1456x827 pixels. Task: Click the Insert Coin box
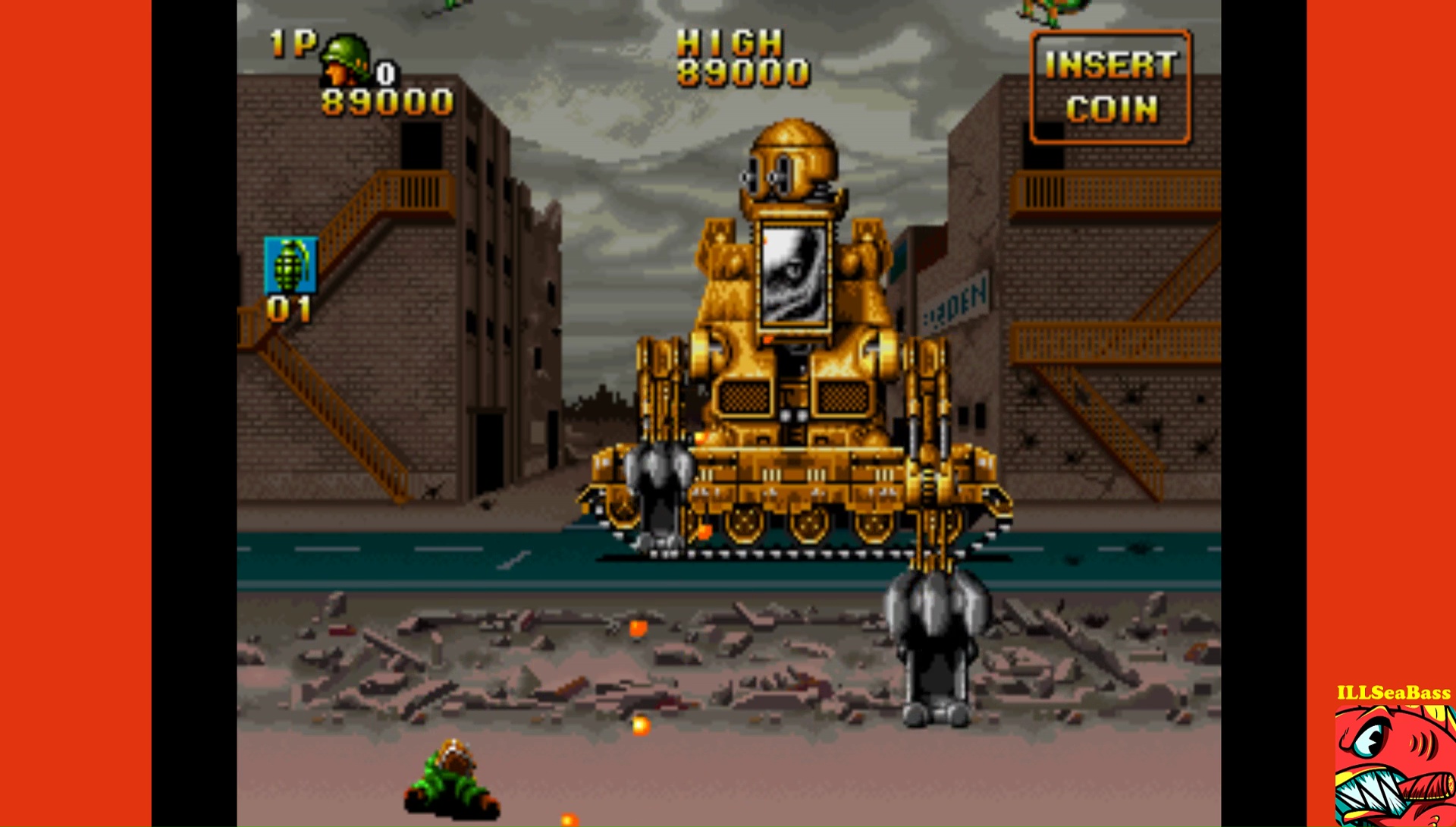pyautogui.click(x=1111, y=87)
